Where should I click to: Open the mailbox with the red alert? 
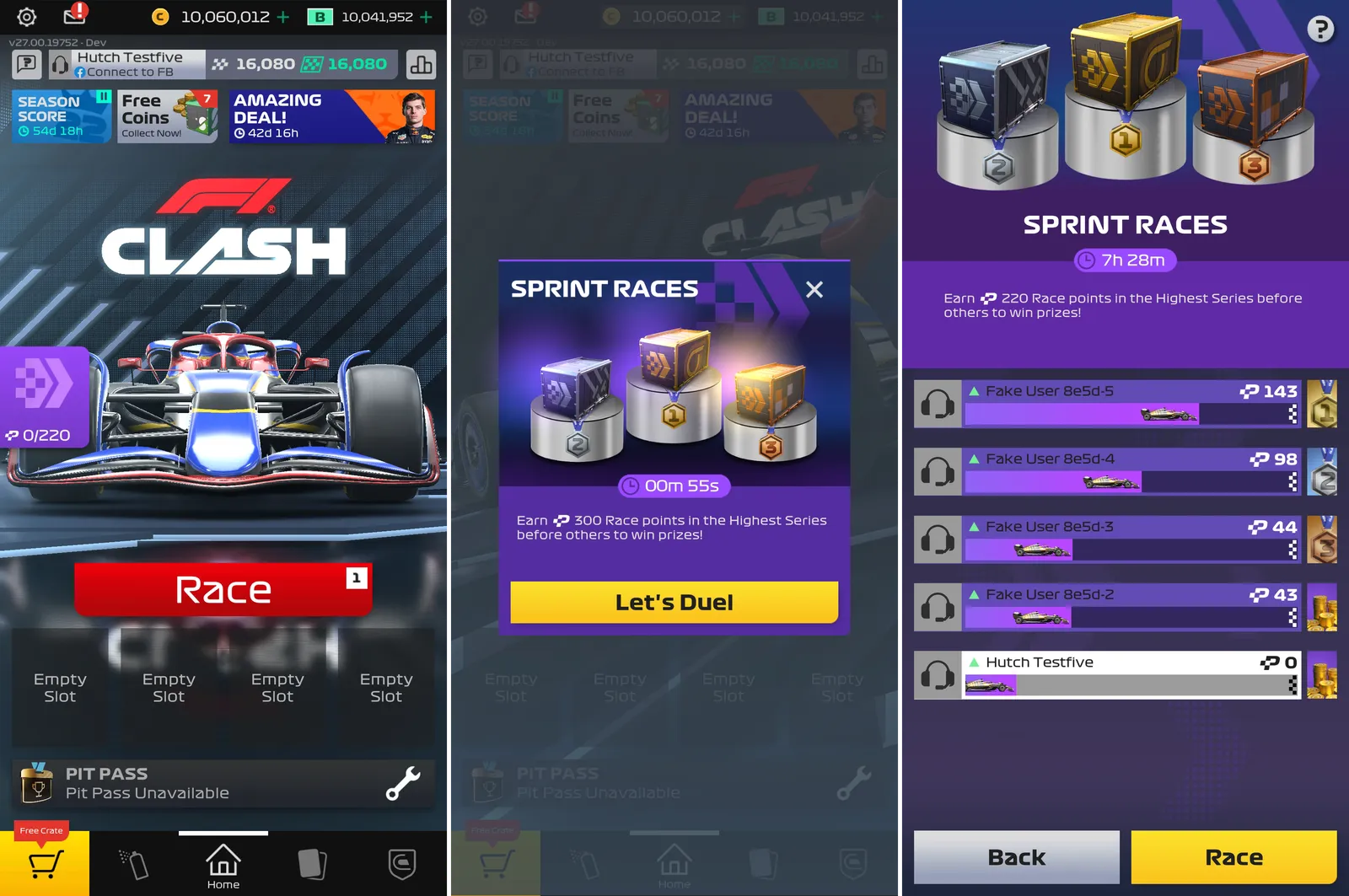75,15
